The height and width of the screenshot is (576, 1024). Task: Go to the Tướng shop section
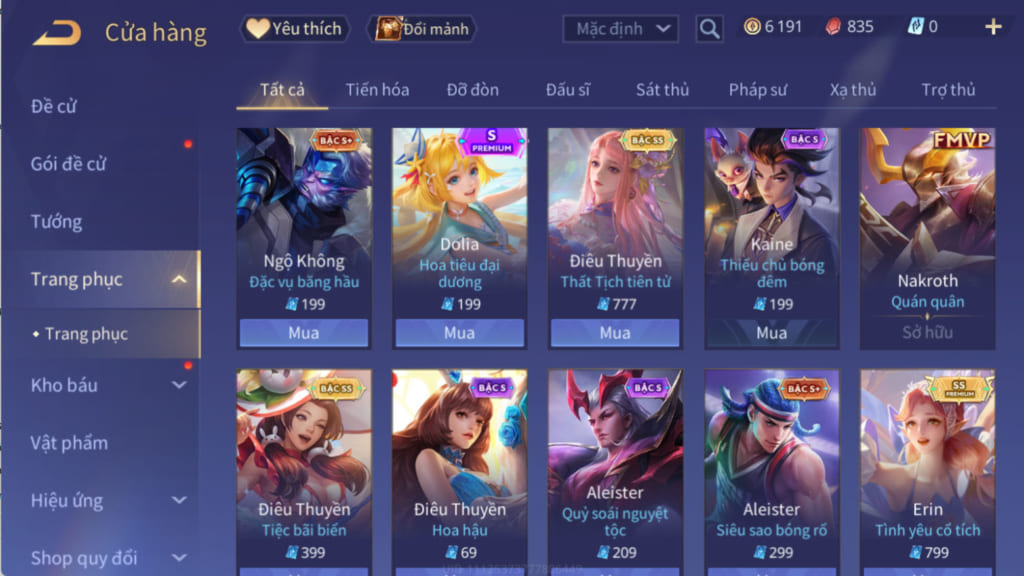tap(56, 222)
